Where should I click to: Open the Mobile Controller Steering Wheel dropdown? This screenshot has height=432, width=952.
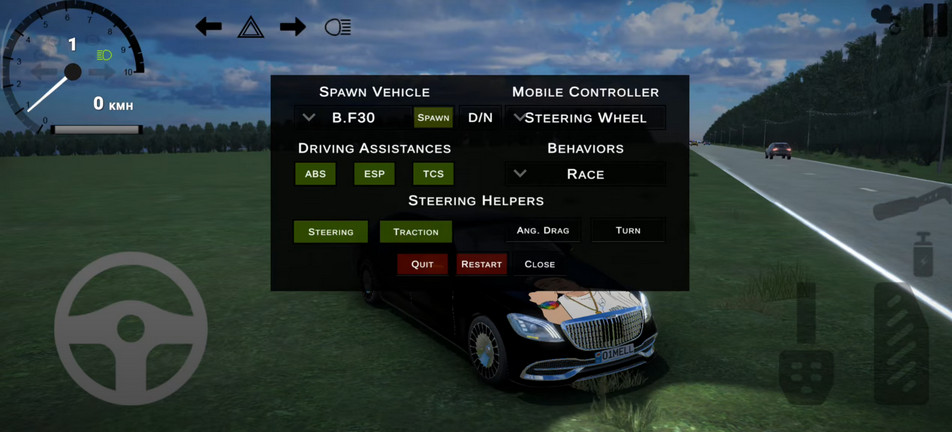coord(584,118)
